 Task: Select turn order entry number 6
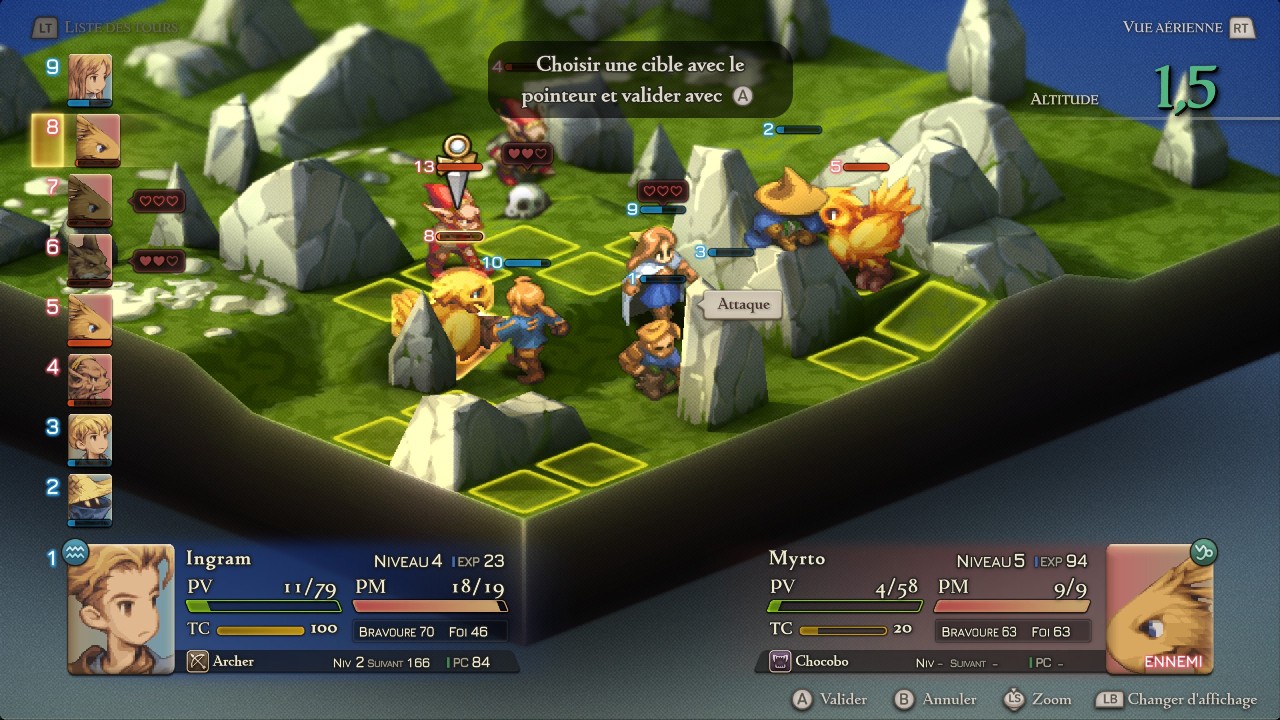(x=90, y=260)
